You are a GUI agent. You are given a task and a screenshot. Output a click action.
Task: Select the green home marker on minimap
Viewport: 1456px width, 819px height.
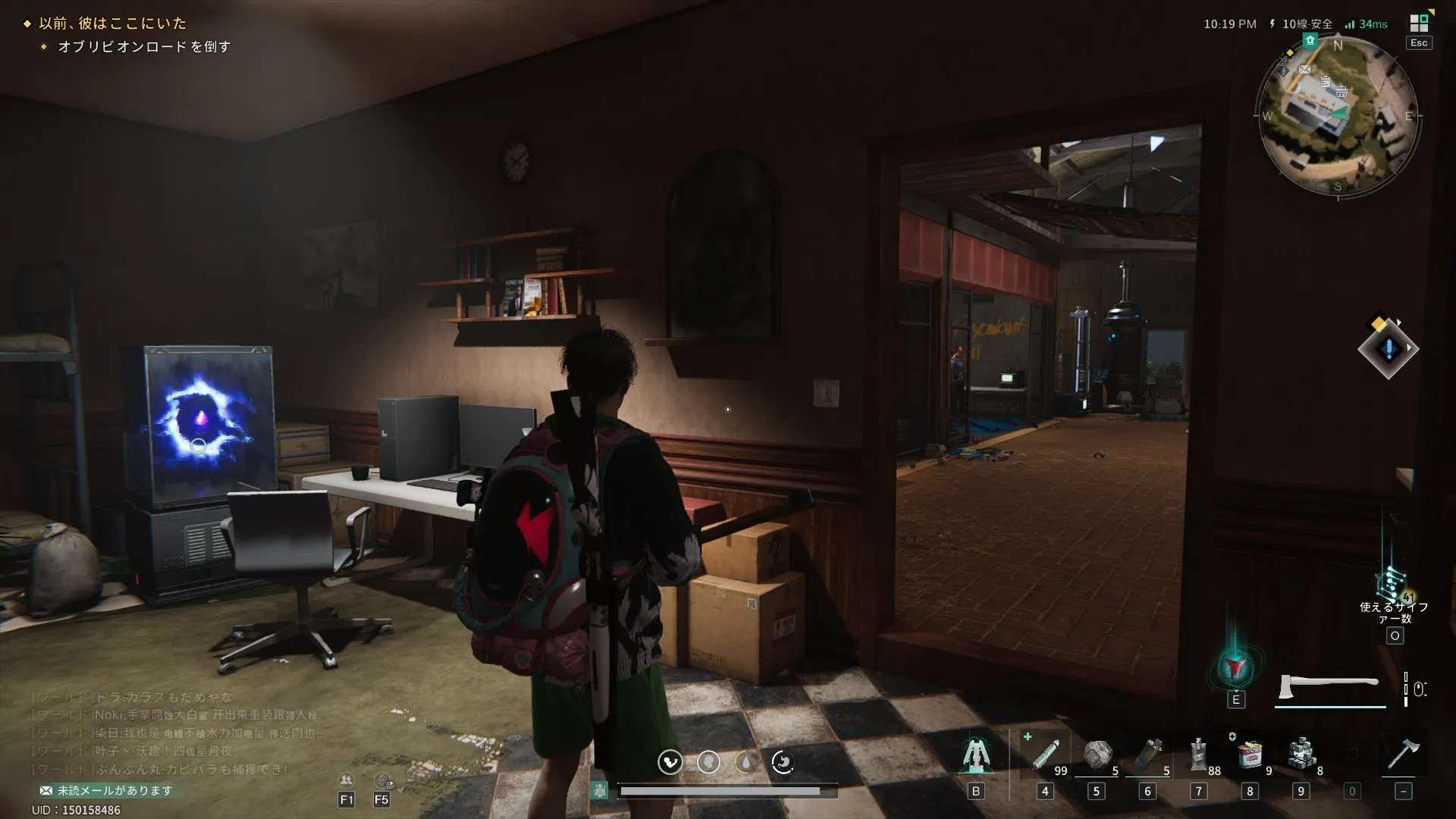[1310, 41]
